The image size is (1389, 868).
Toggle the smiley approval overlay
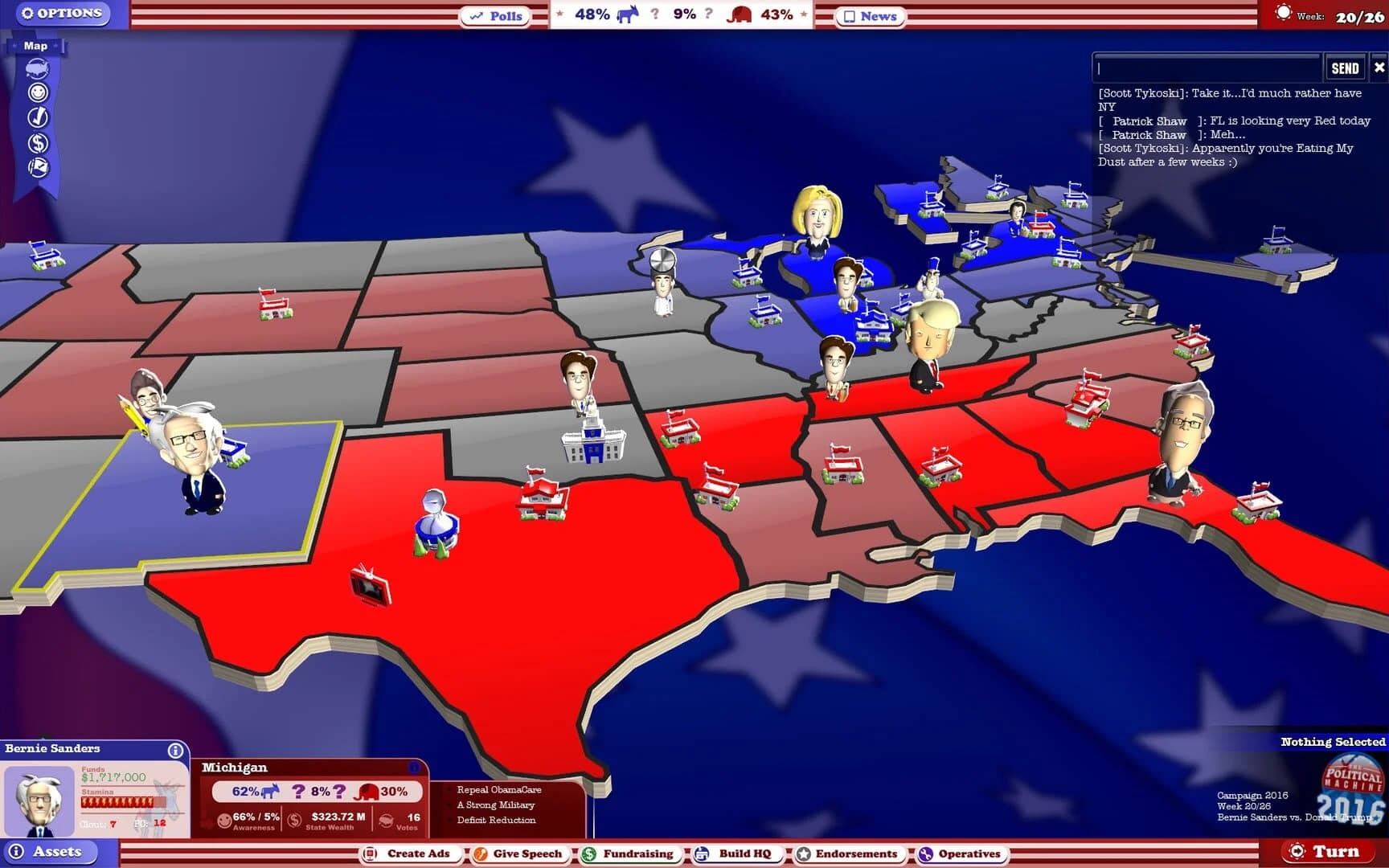(38, 92)
